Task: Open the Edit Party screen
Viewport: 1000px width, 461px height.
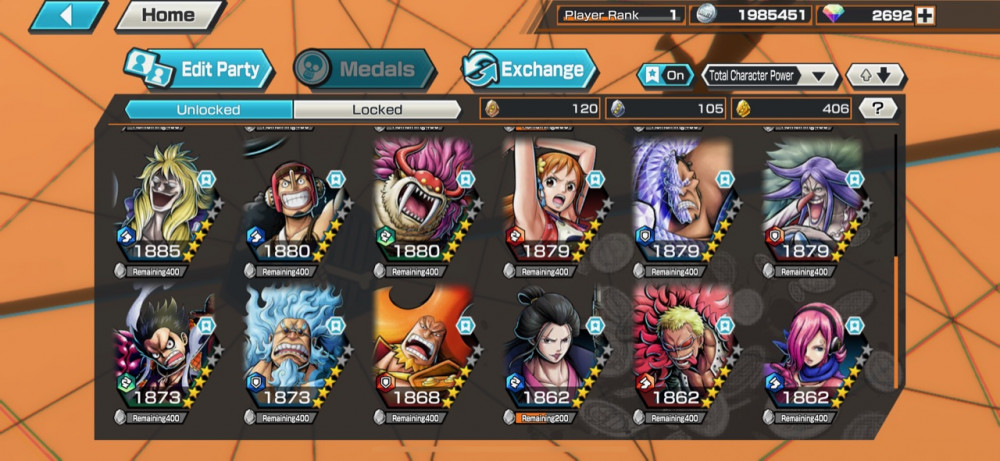Action: pyautogui.click(x=198, y=69)
